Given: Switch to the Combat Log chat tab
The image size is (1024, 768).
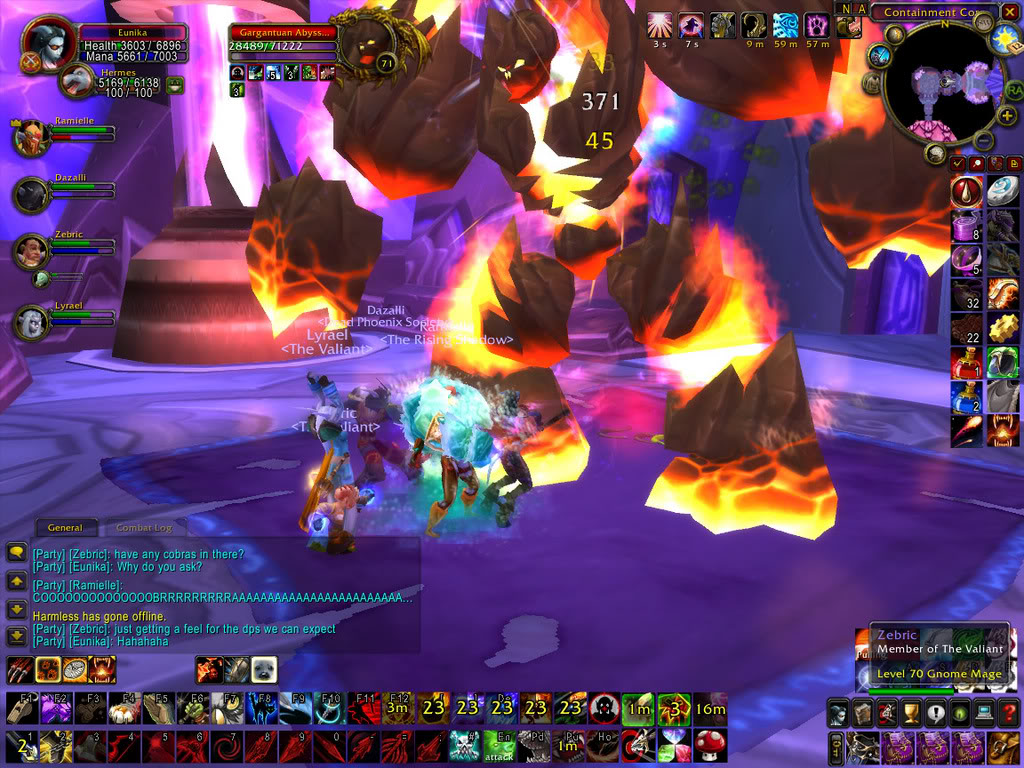Looking at the screenshot, I should (x=144, y=527).
